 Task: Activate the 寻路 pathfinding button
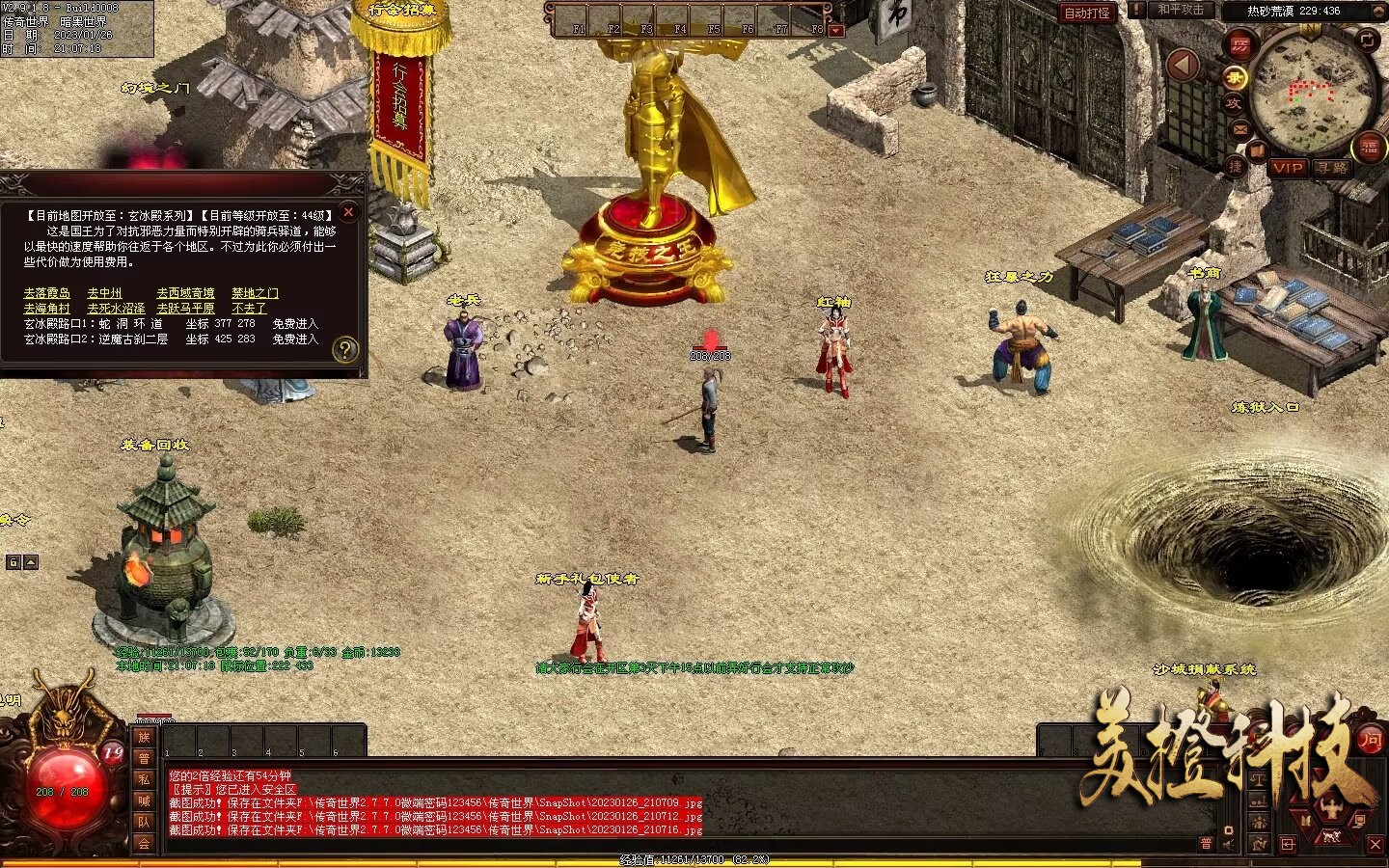tap(1332, 168)
